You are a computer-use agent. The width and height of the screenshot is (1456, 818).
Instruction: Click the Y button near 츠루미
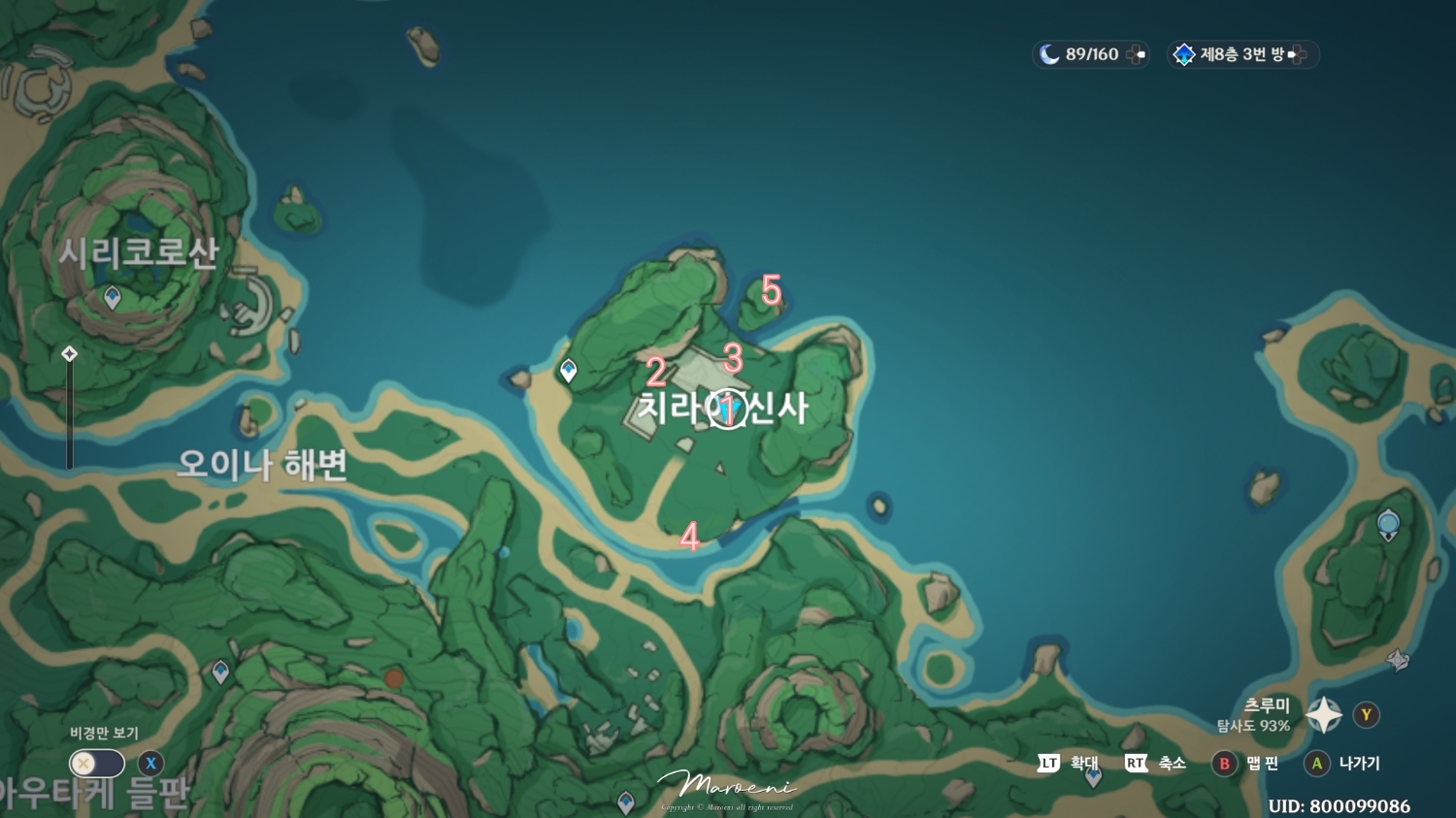1365,716
